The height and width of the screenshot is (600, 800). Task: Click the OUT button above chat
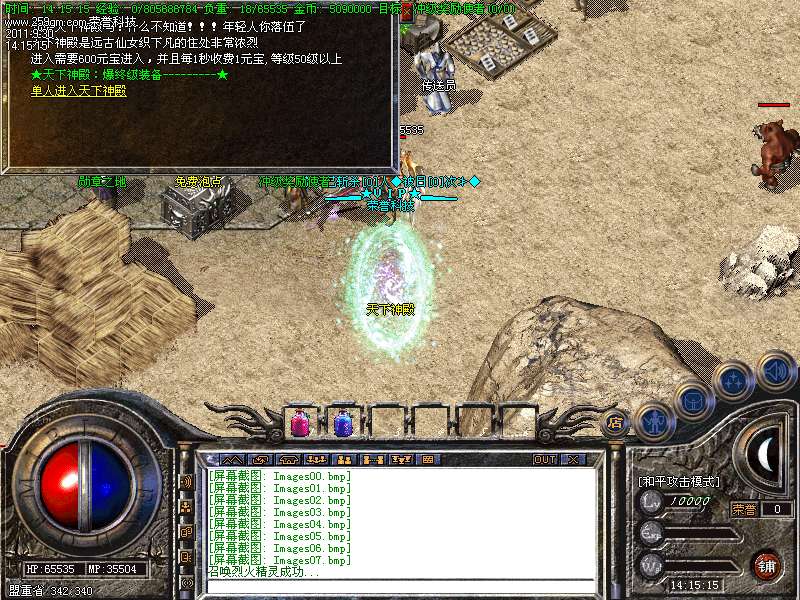[x=544, y=459]
